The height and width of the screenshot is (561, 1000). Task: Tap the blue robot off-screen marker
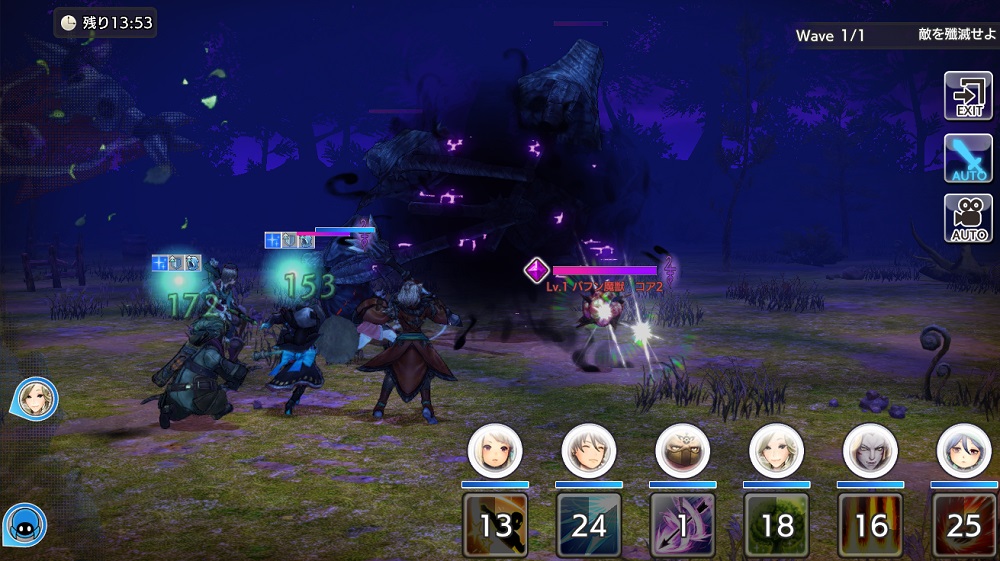click(24, 523)
